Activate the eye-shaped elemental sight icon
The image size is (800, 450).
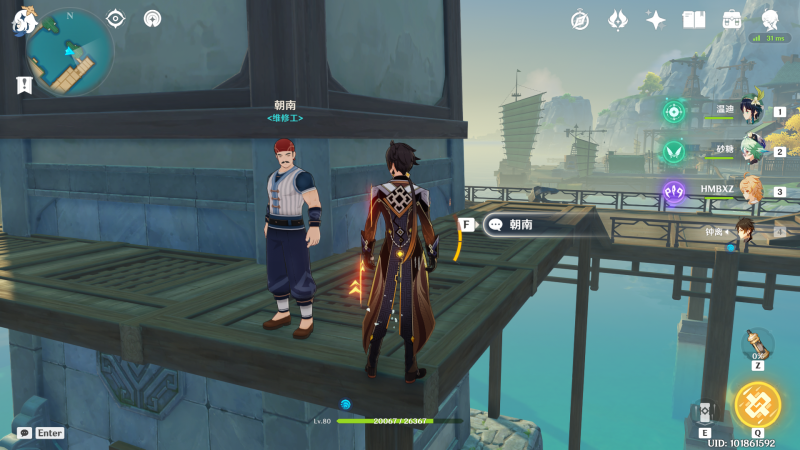116,18
